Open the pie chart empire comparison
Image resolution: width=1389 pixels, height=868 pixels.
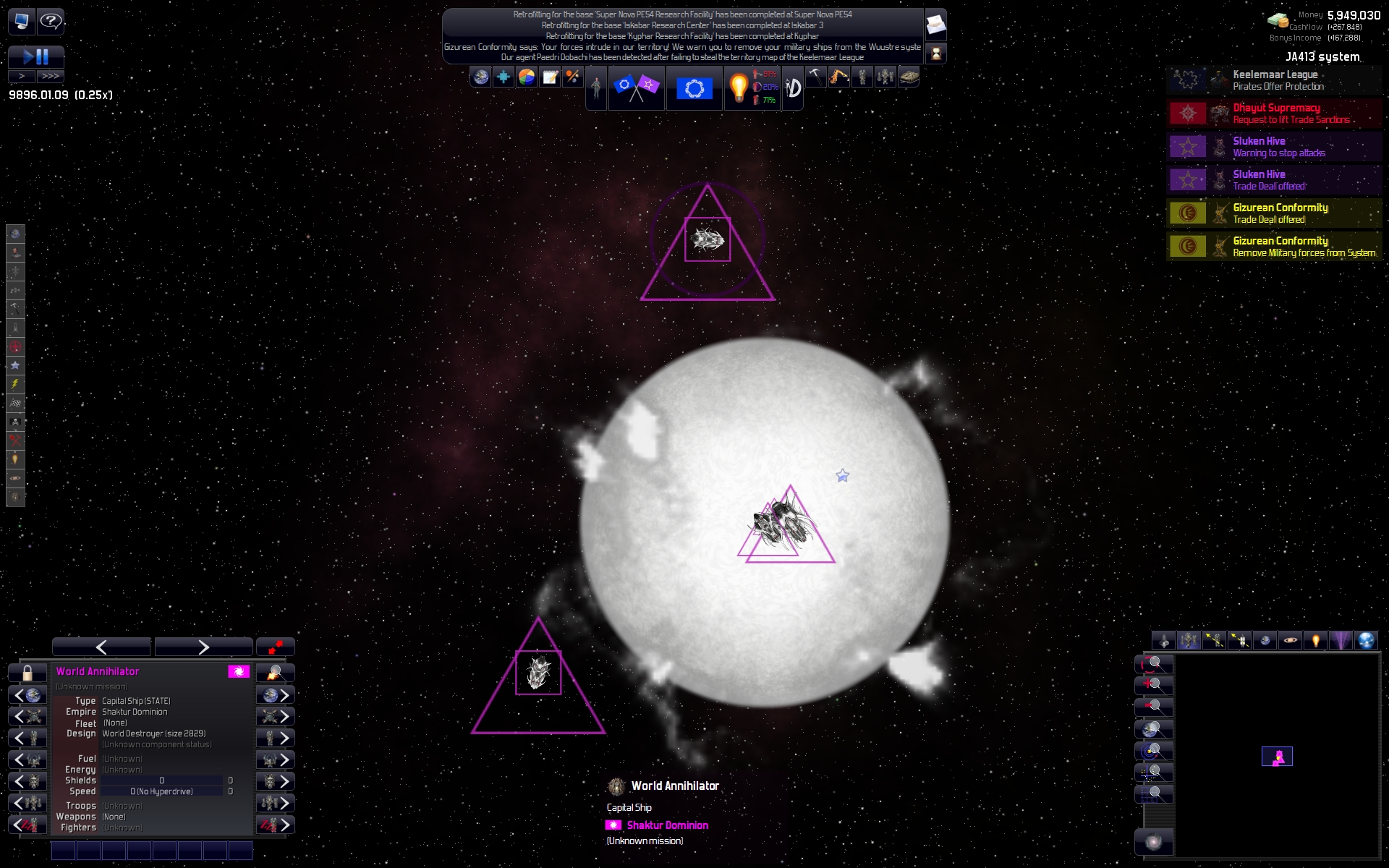click(x=527, y=77)
